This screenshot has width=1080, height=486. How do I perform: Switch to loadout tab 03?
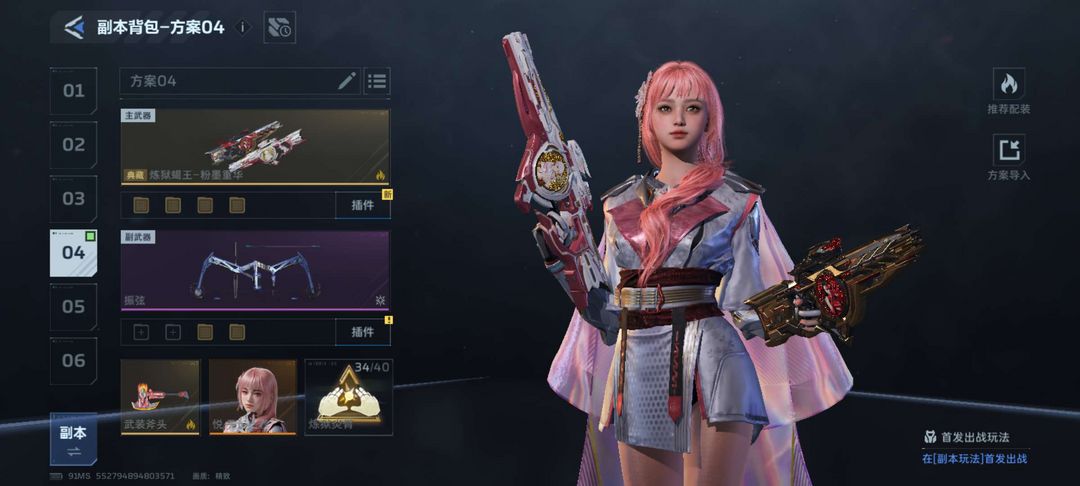coord(74,199)
